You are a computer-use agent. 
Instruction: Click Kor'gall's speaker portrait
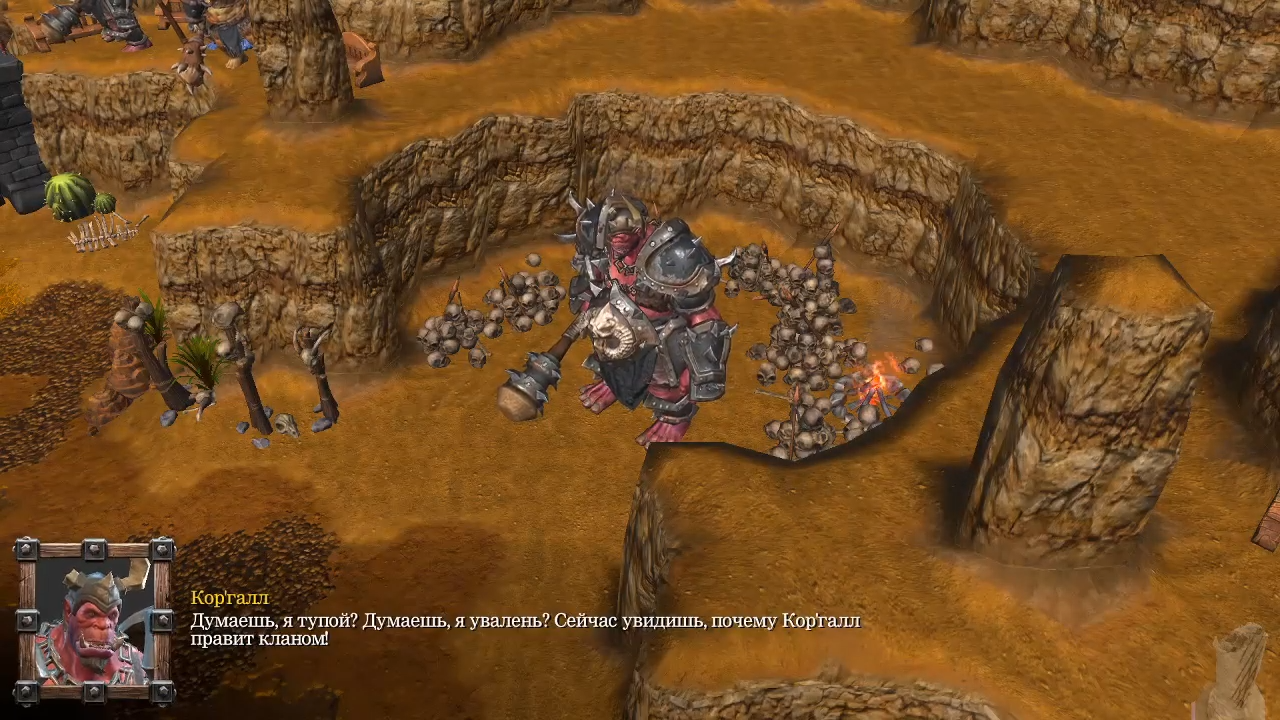[x=94, y=620]
